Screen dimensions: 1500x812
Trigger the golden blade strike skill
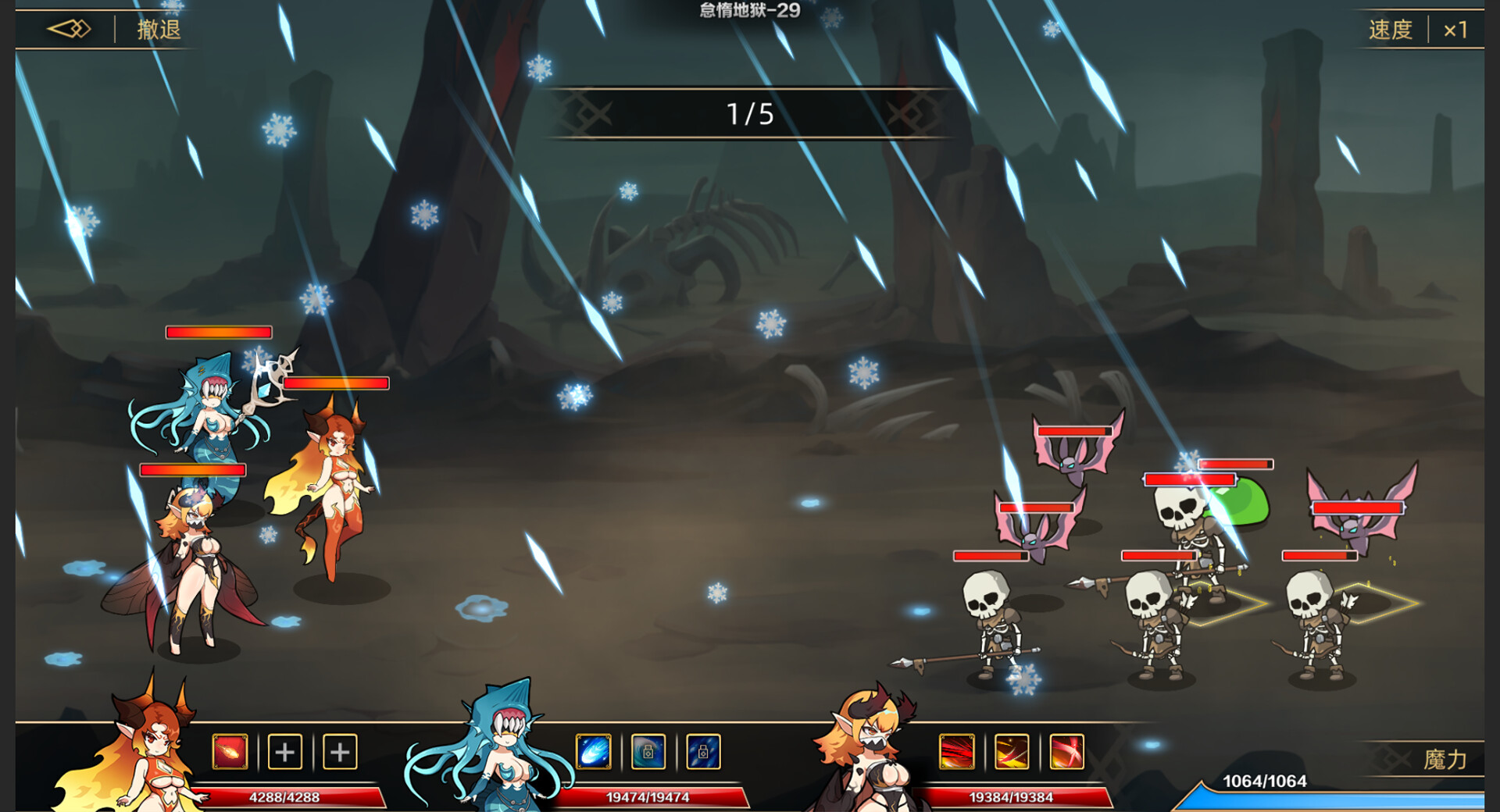(1012, 752)
